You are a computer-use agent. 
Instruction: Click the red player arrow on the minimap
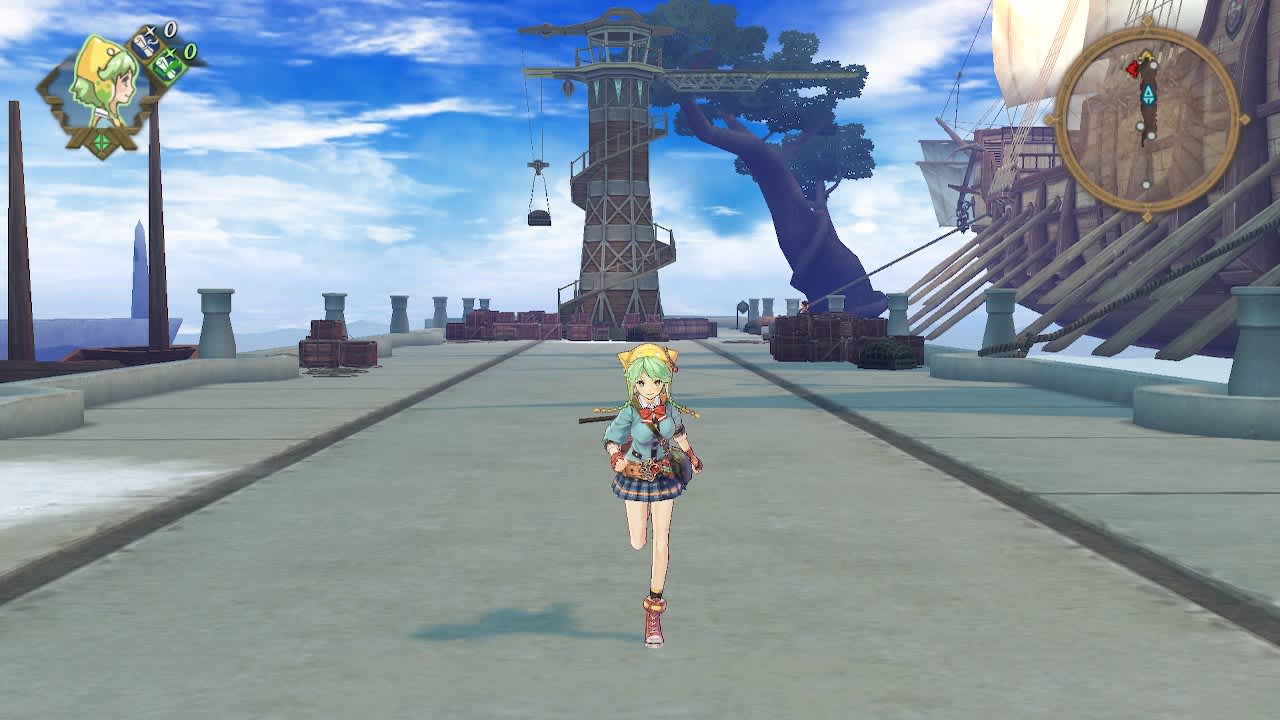click(x=1132, y=67)
